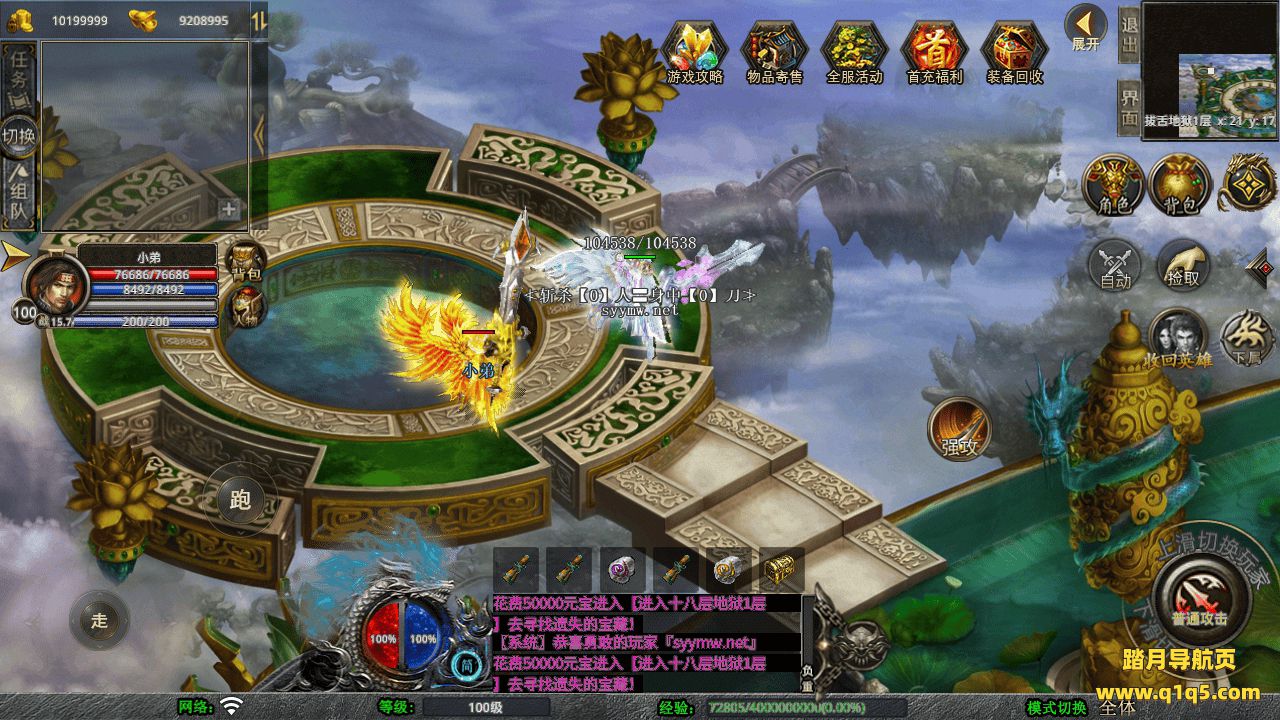Tap the 普通攻击 normal attack button
Image resolution: width=1280 pixels, height=720 pixels.
click(1198, 597)
